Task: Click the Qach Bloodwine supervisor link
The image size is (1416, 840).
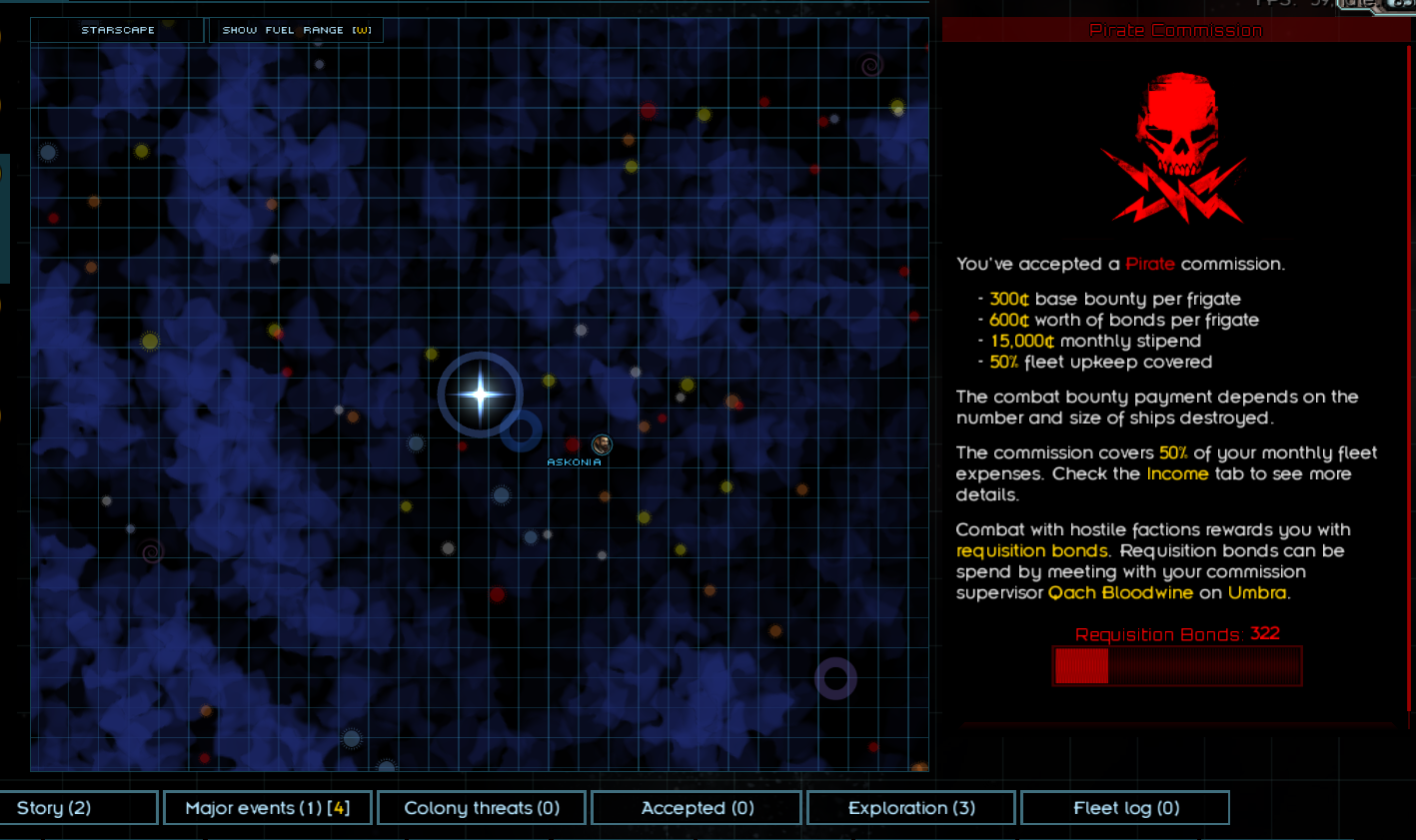Action: click(1119, 593)
